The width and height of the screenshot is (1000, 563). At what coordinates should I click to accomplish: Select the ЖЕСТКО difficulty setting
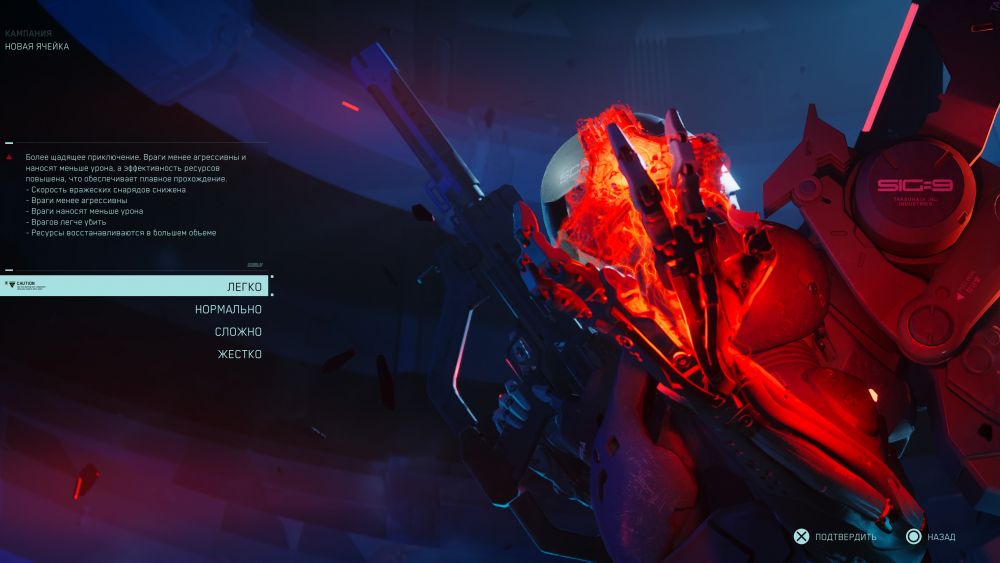[238, 354]
